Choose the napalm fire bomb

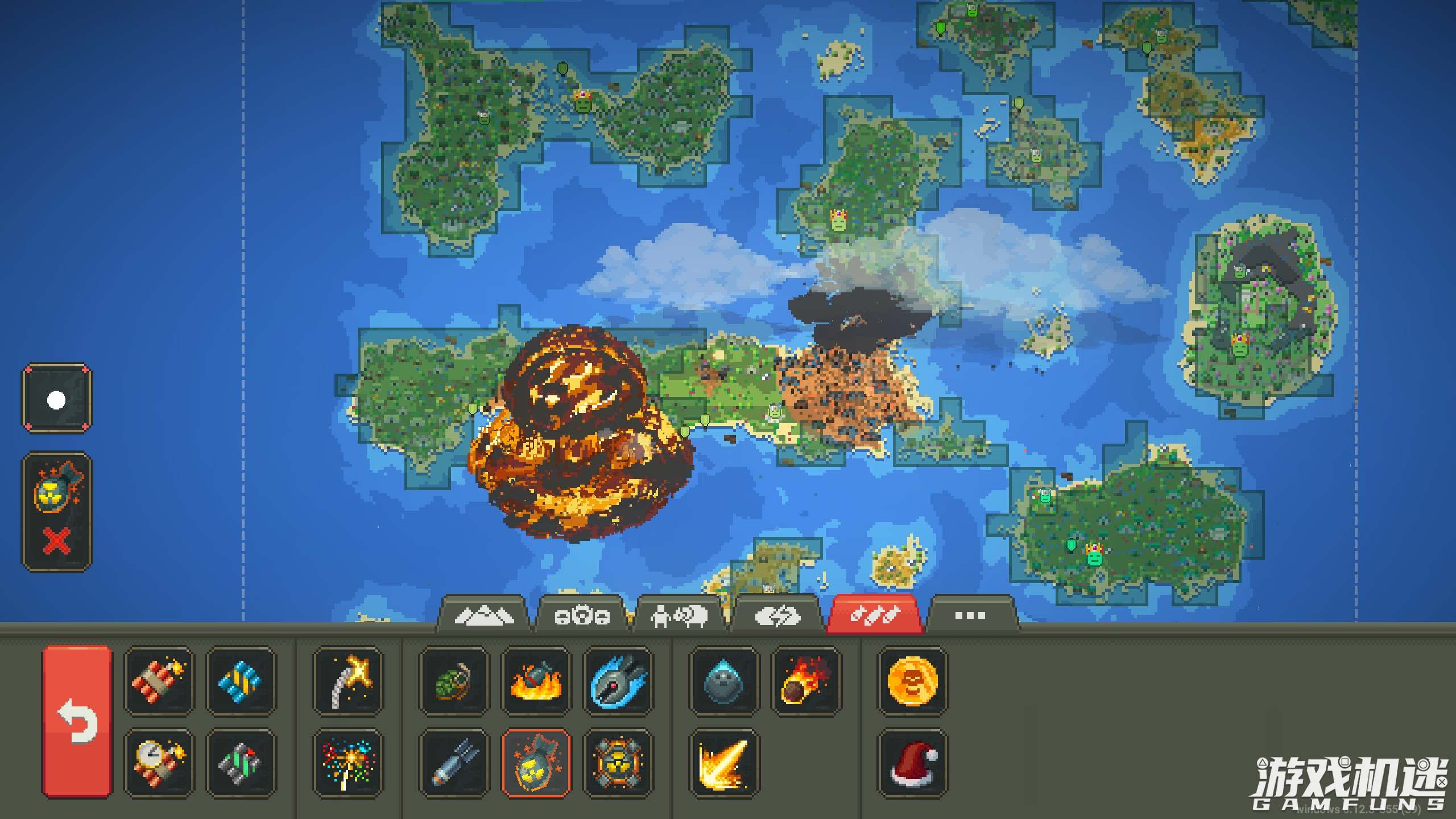(x=536, y=680)
